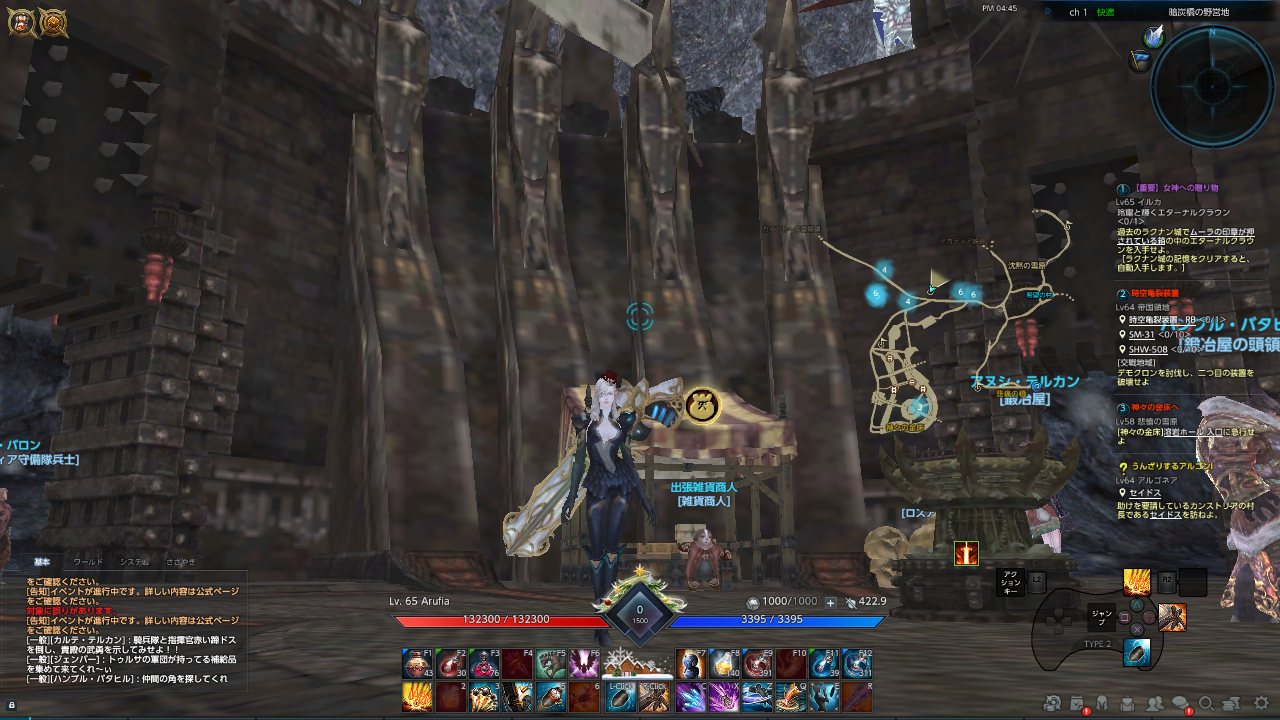Viewport: 1280px width, 720px height.
Task: Open the inventory backpack icon
Action: pos(1127,705)
